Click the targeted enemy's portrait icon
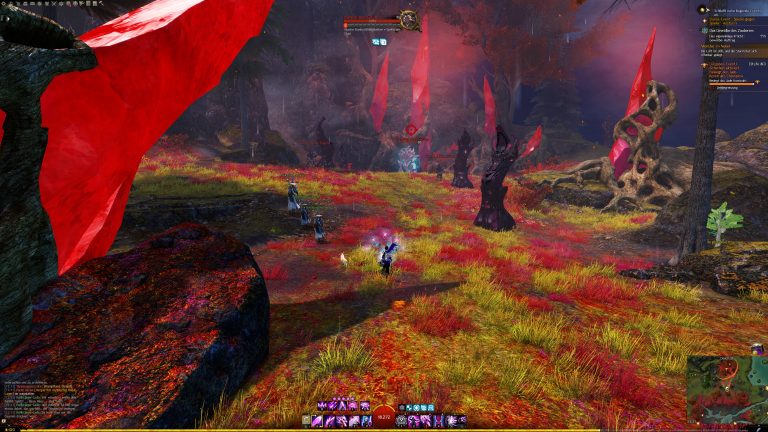This screenshot has width=768, height=432. pyautogui.click(x=408, y=18)
